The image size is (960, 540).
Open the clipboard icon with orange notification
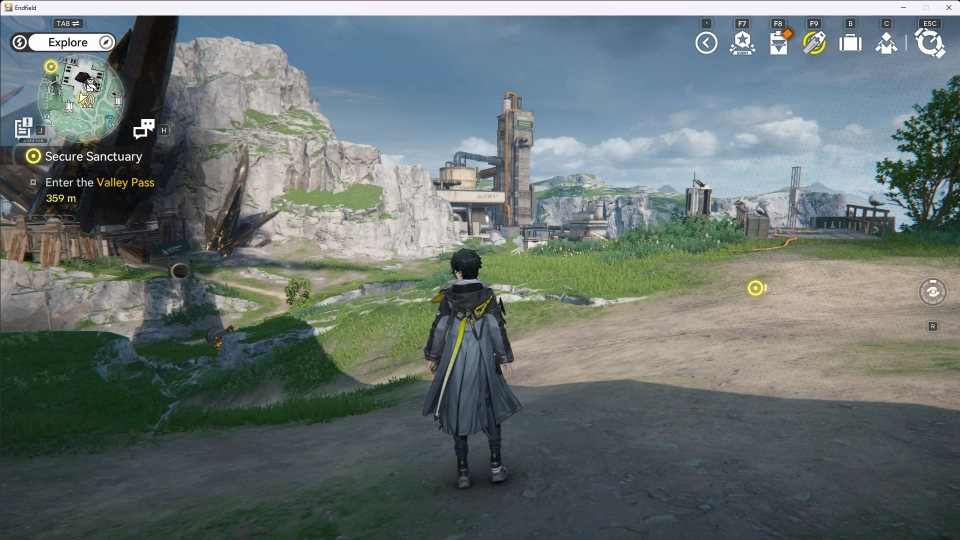point(779,43)
